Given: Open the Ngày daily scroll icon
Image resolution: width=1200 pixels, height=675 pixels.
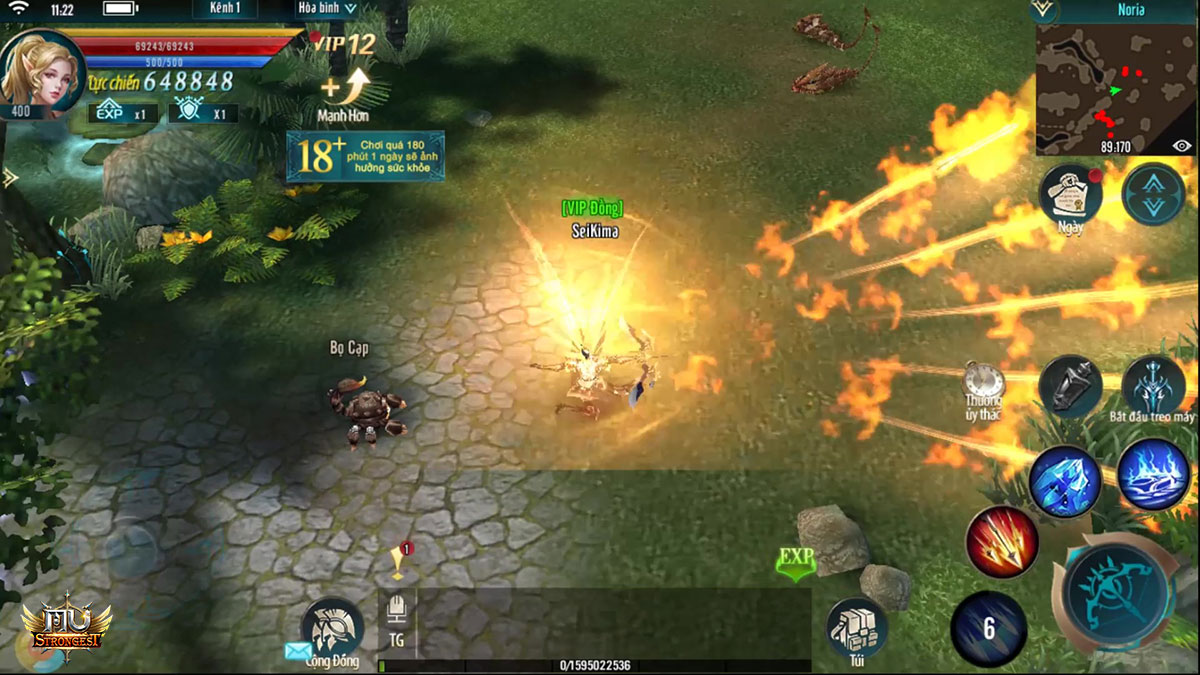Looking at the screenshot, I should [x=1070, y=193].
